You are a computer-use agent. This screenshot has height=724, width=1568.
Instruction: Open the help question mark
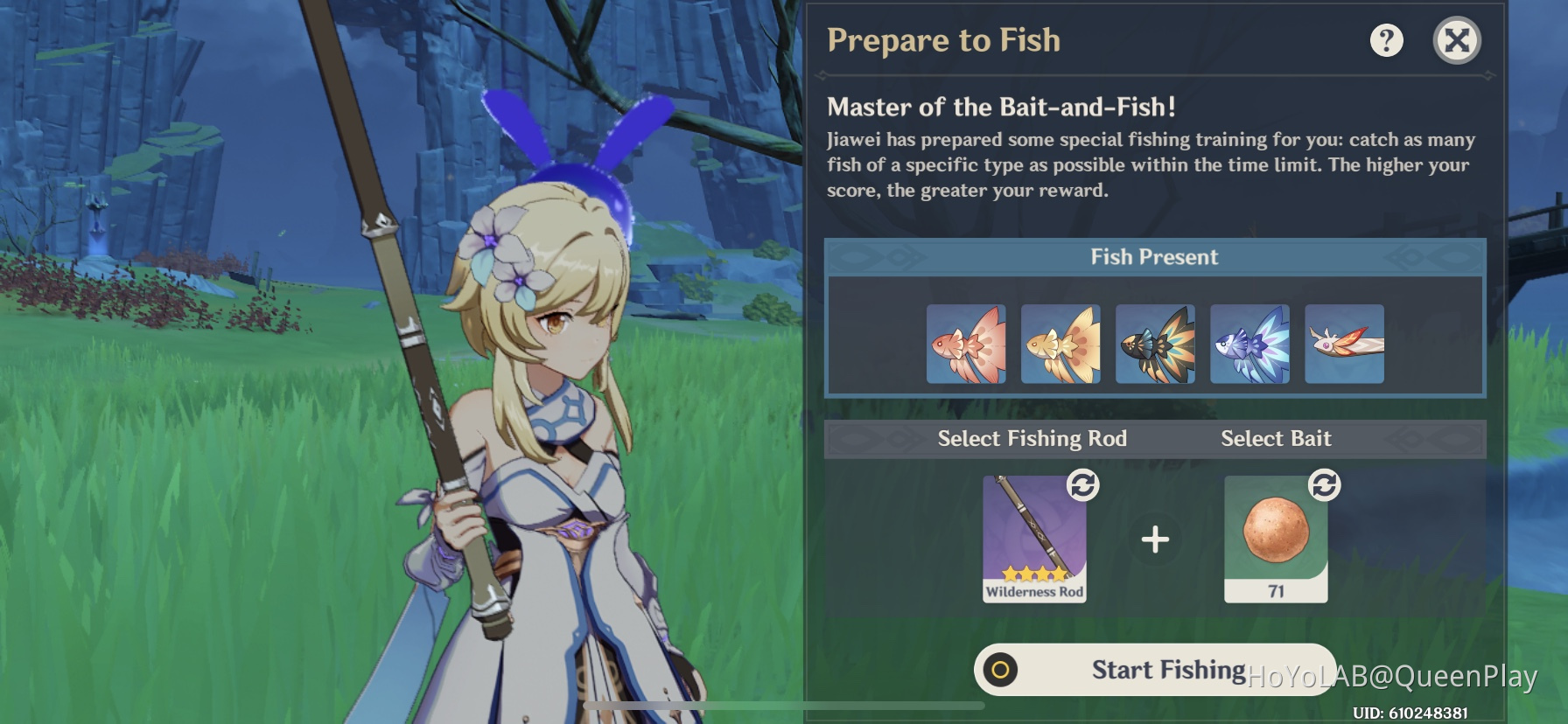tap(1387, 39)
